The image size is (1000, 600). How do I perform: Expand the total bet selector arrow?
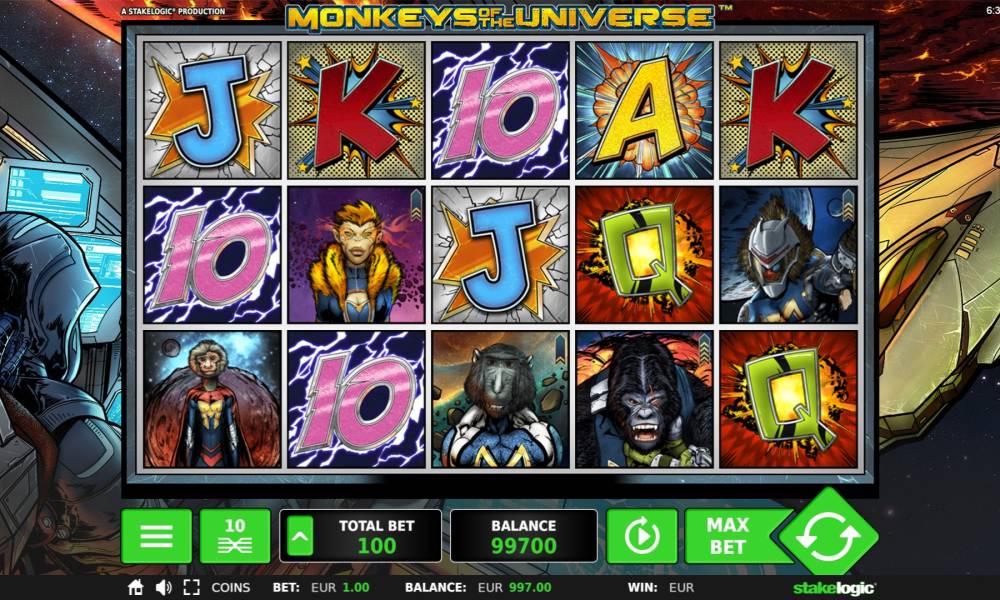point(300,537)
